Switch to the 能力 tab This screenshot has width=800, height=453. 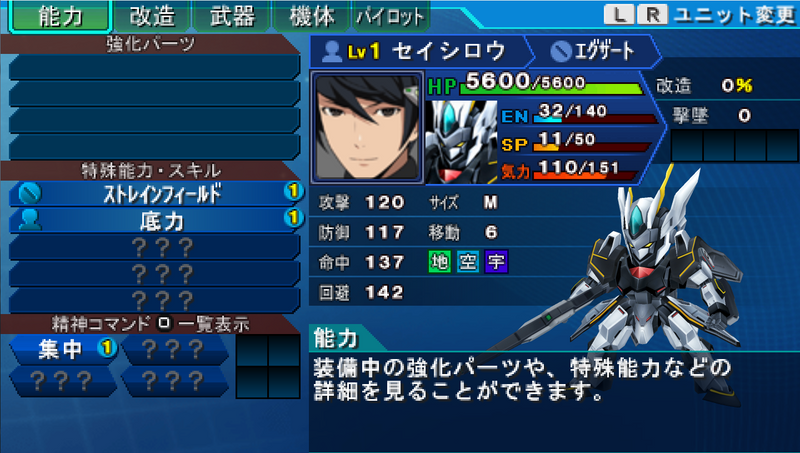click(x=58, y=16)
